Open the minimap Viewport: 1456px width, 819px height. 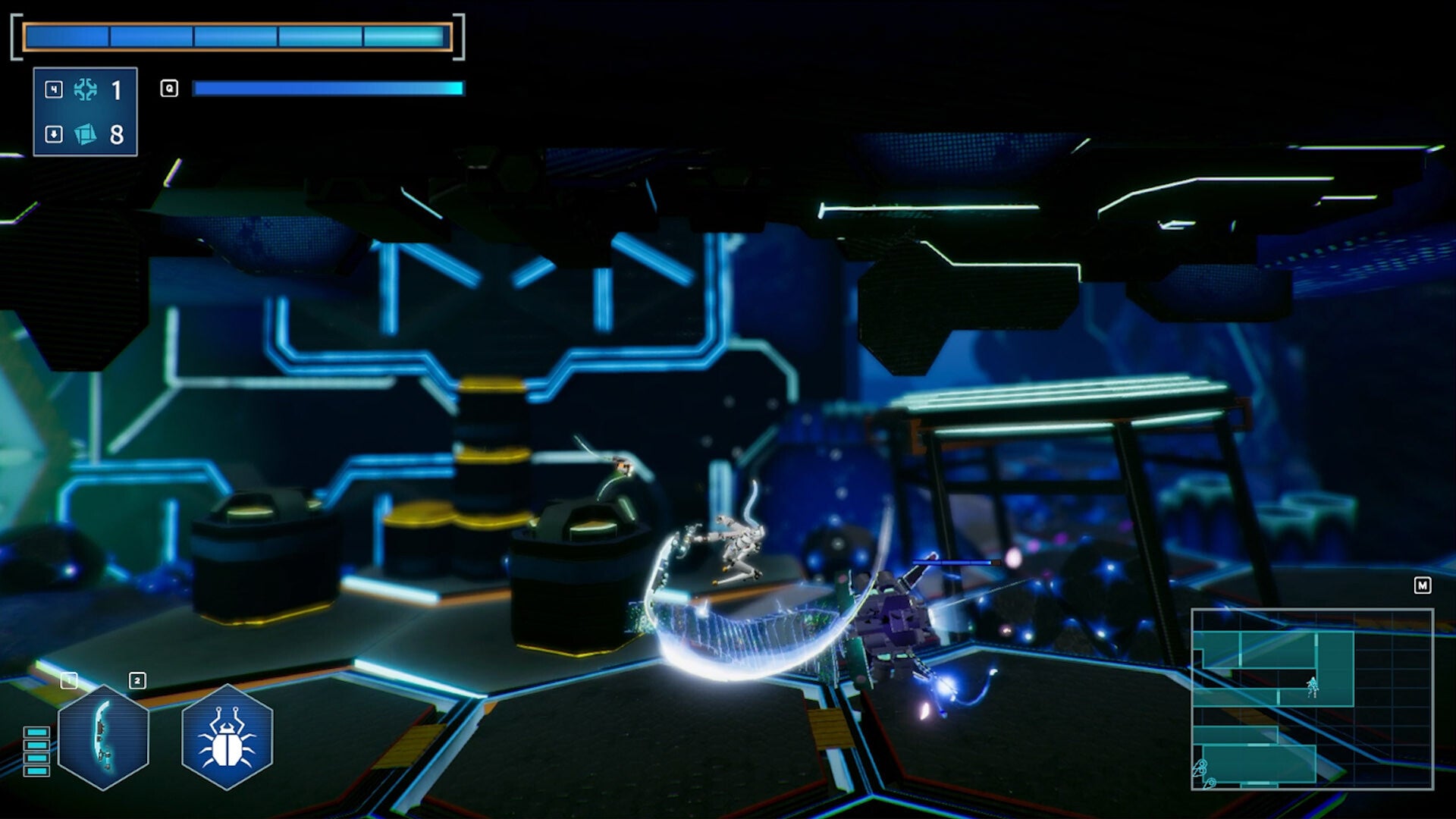click(1312, 699)
